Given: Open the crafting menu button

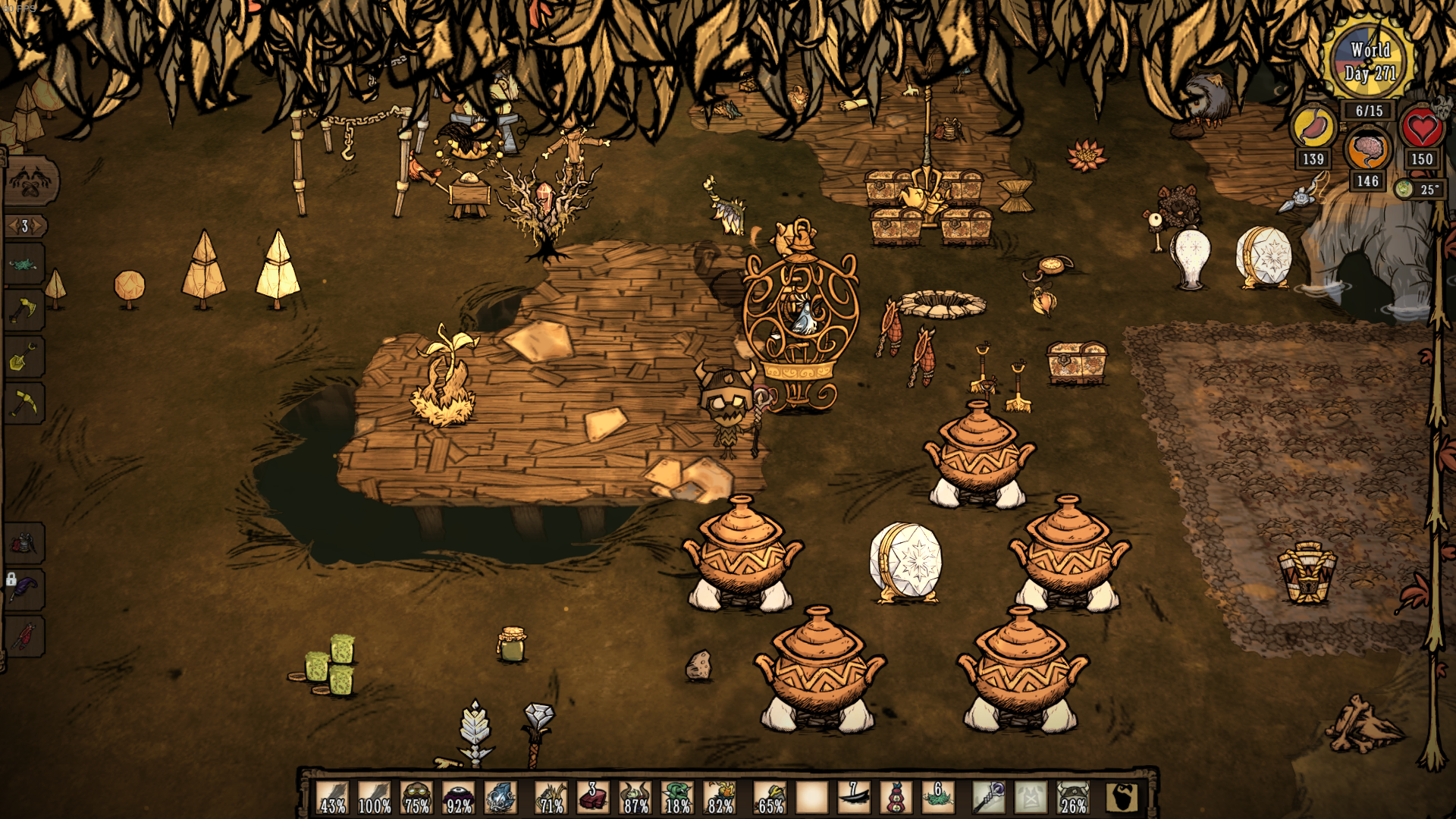Looking at the screenshot, I should coord(30,182).
